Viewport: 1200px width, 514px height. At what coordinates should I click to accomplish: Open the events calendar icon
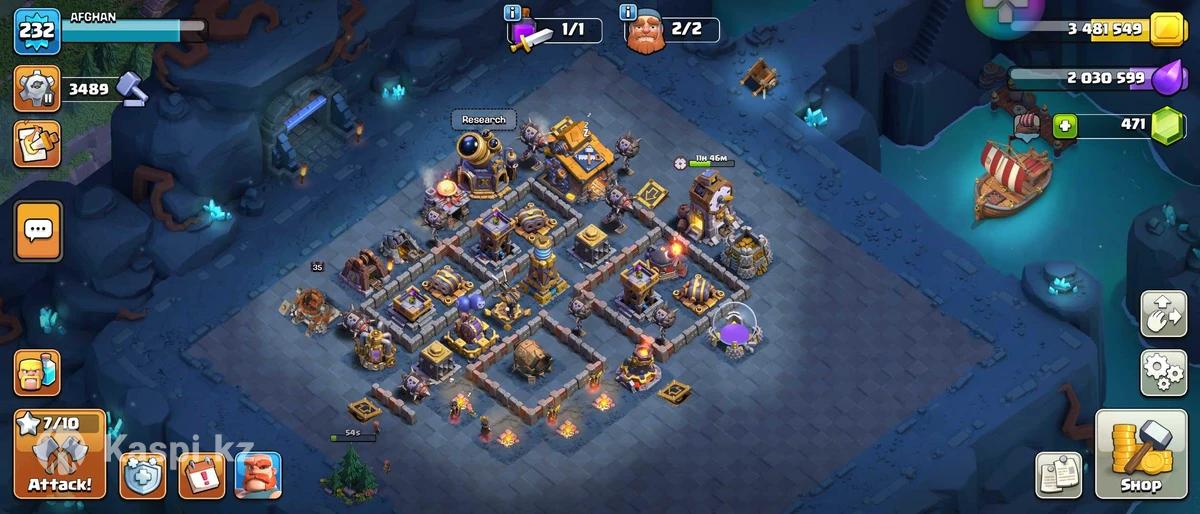[x=201, y=474]
